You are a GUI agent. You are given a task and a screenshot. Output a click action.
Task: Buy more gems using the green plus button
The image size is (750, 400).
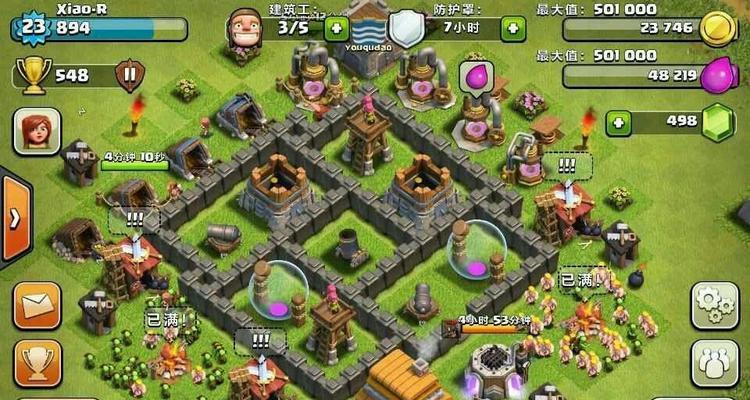(619, 123)
